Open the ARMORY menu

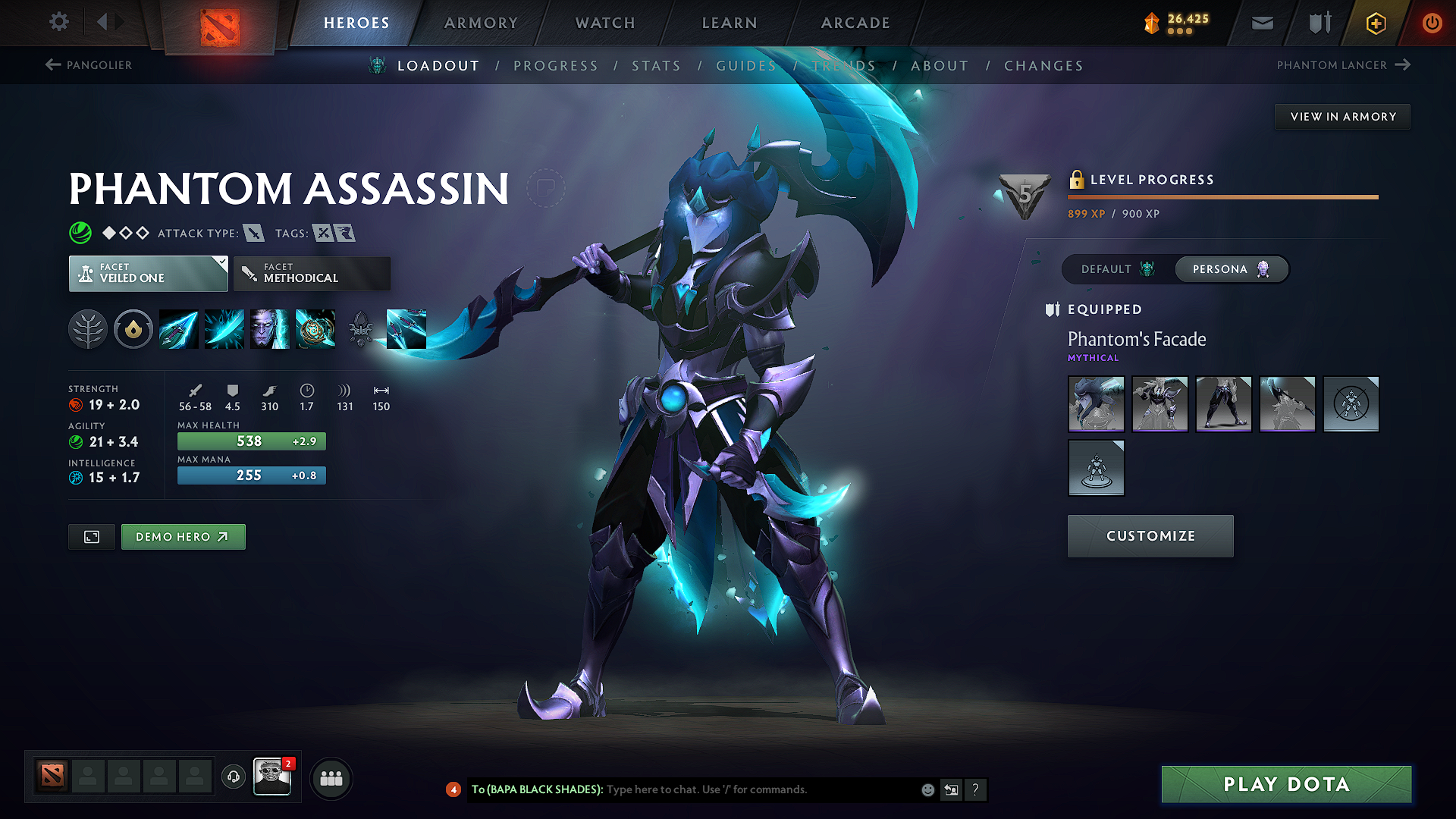(481, 23)
